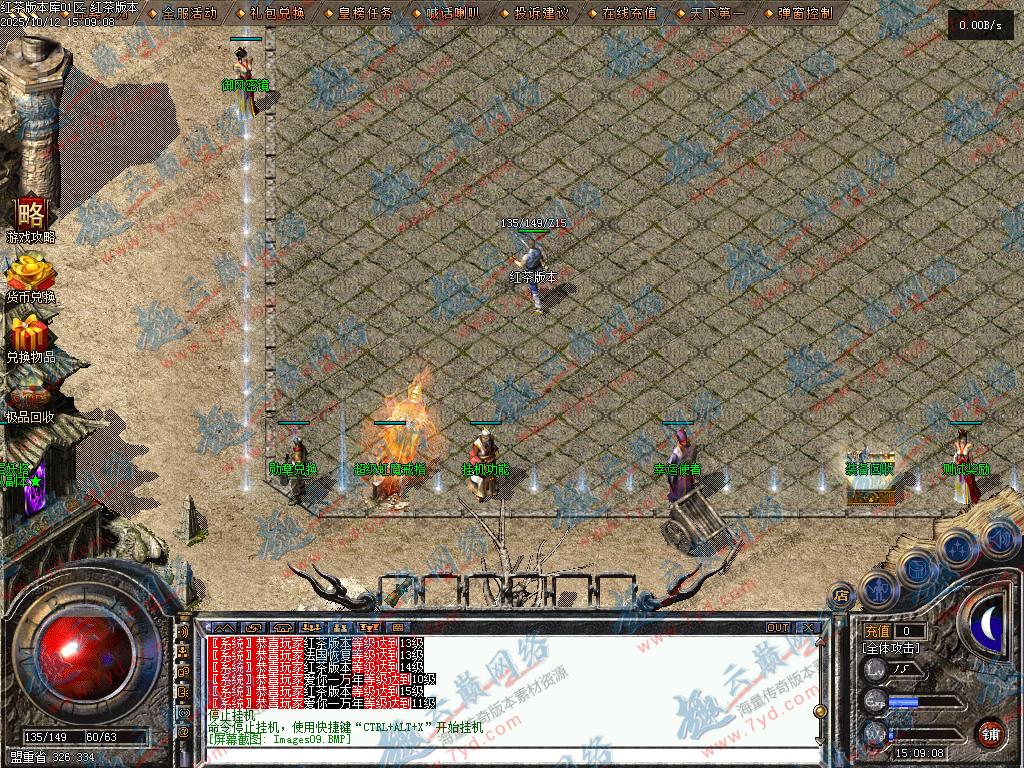The height and width of the screenshot is (768, 1024).
Task: Close the chat panel with X
Action: (808, 628)
